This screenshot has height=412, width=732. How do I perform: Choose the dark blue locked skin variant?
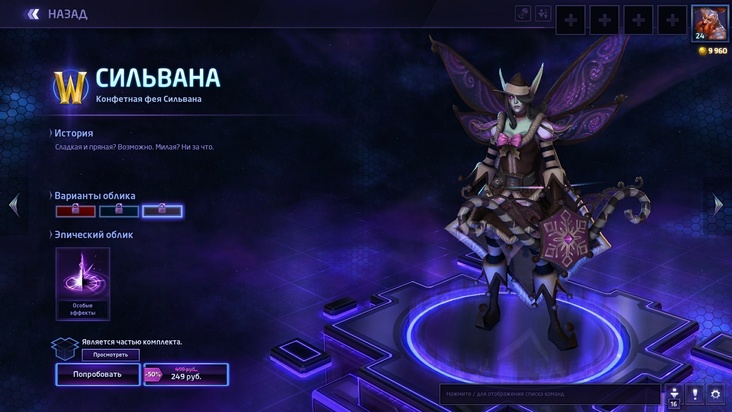point(119,210)
